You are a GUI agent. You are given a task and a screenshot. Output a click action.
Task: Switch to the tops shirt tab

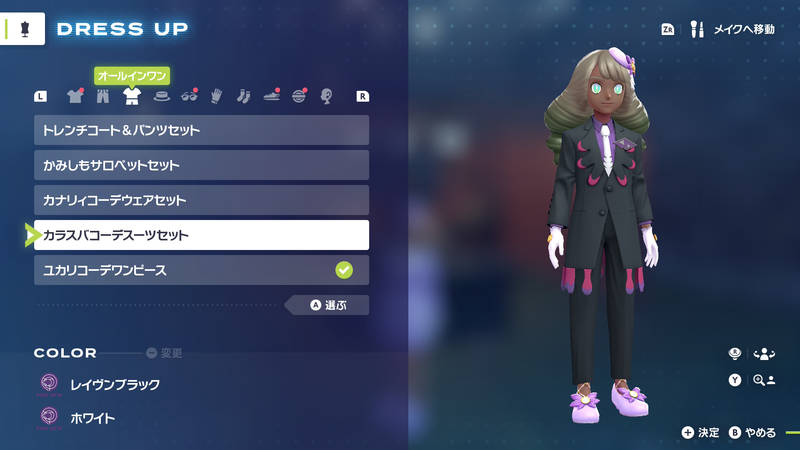[74, 97]
